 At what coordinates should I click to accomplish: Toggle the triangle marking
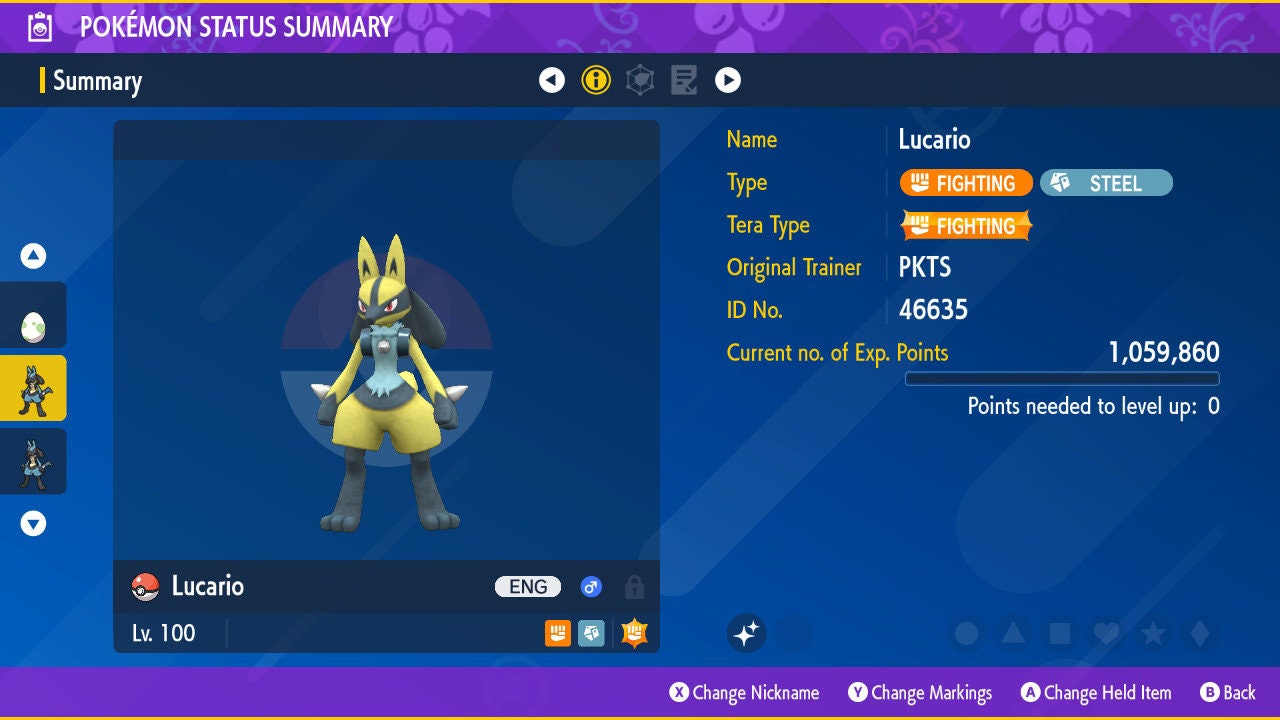pos(1013,633)
